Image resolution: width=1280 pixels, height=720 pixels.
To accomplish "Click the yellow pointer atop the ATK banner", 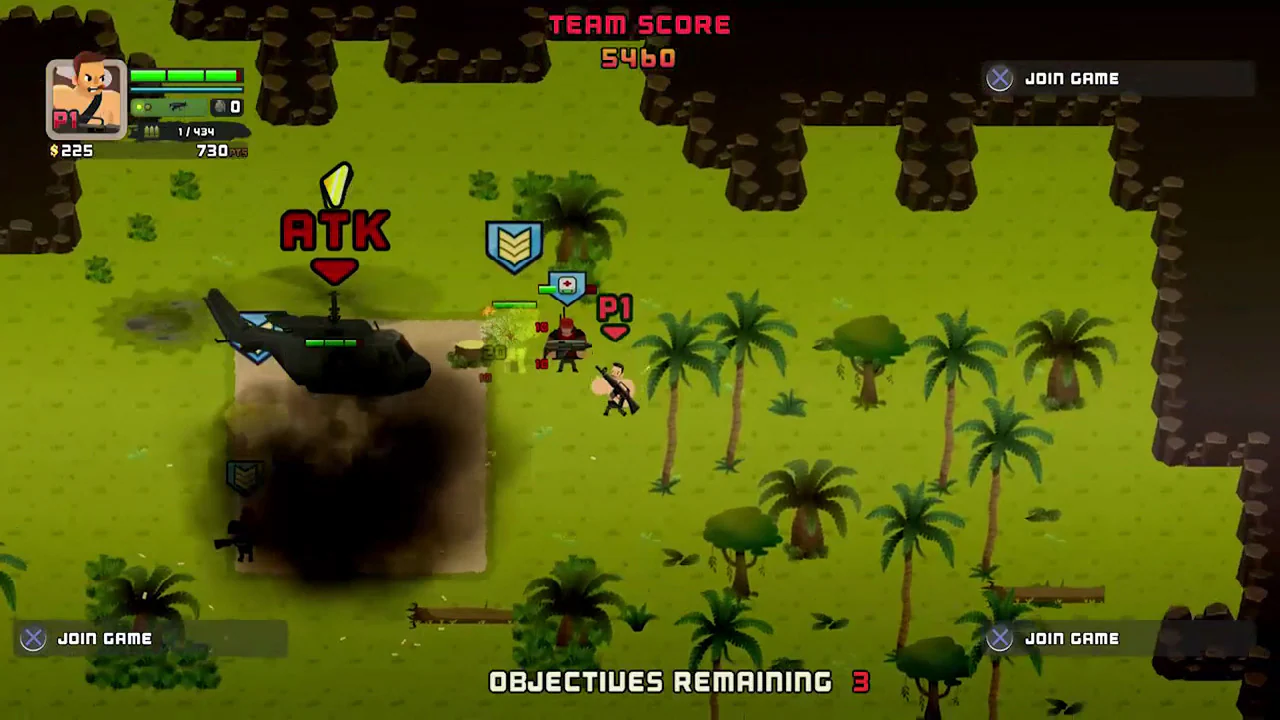I will [337, 183].
